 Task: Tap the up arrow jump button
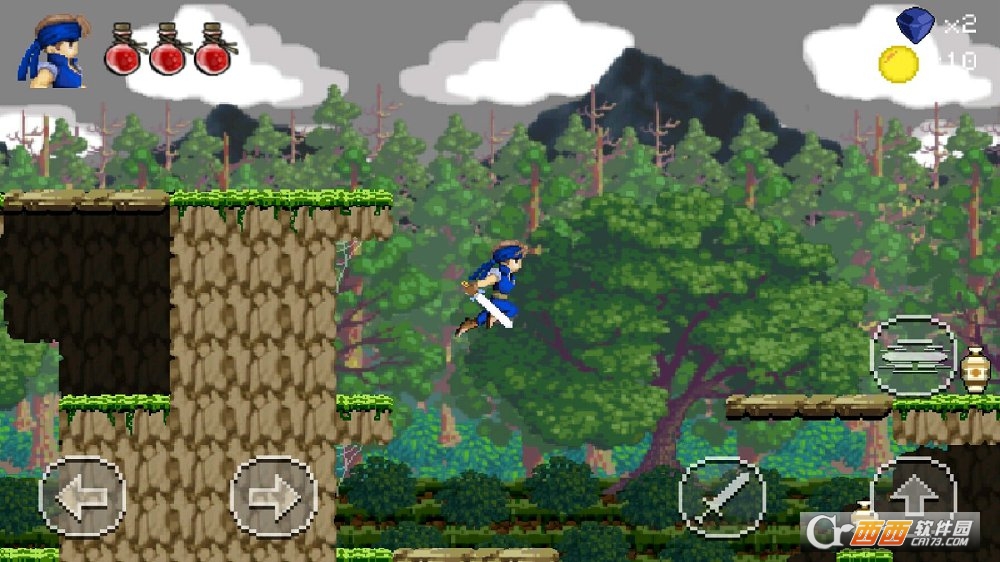tap(912, 492)
